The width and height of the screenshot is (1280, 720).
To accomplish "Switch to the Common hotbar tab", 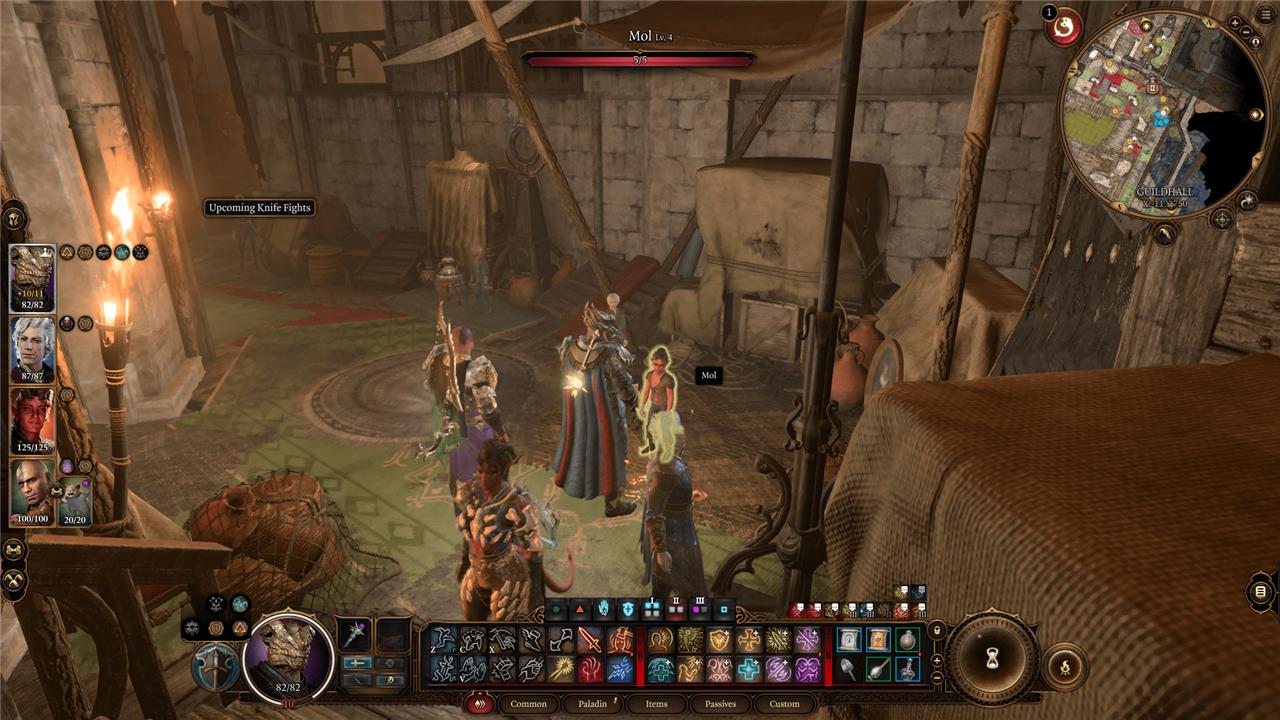I will pyautogui.click(x=528, y=704).
